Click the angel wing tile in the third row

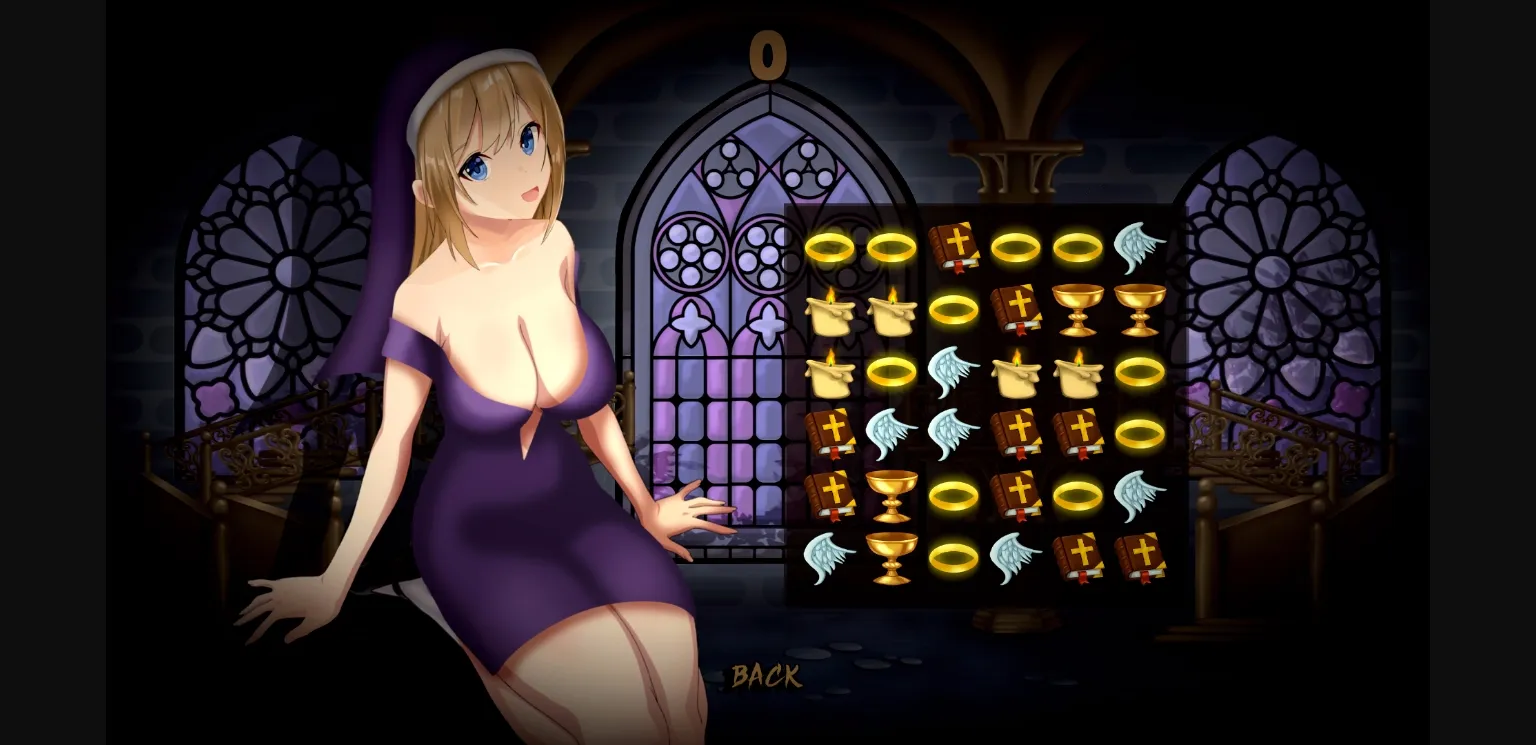[953, 372]
